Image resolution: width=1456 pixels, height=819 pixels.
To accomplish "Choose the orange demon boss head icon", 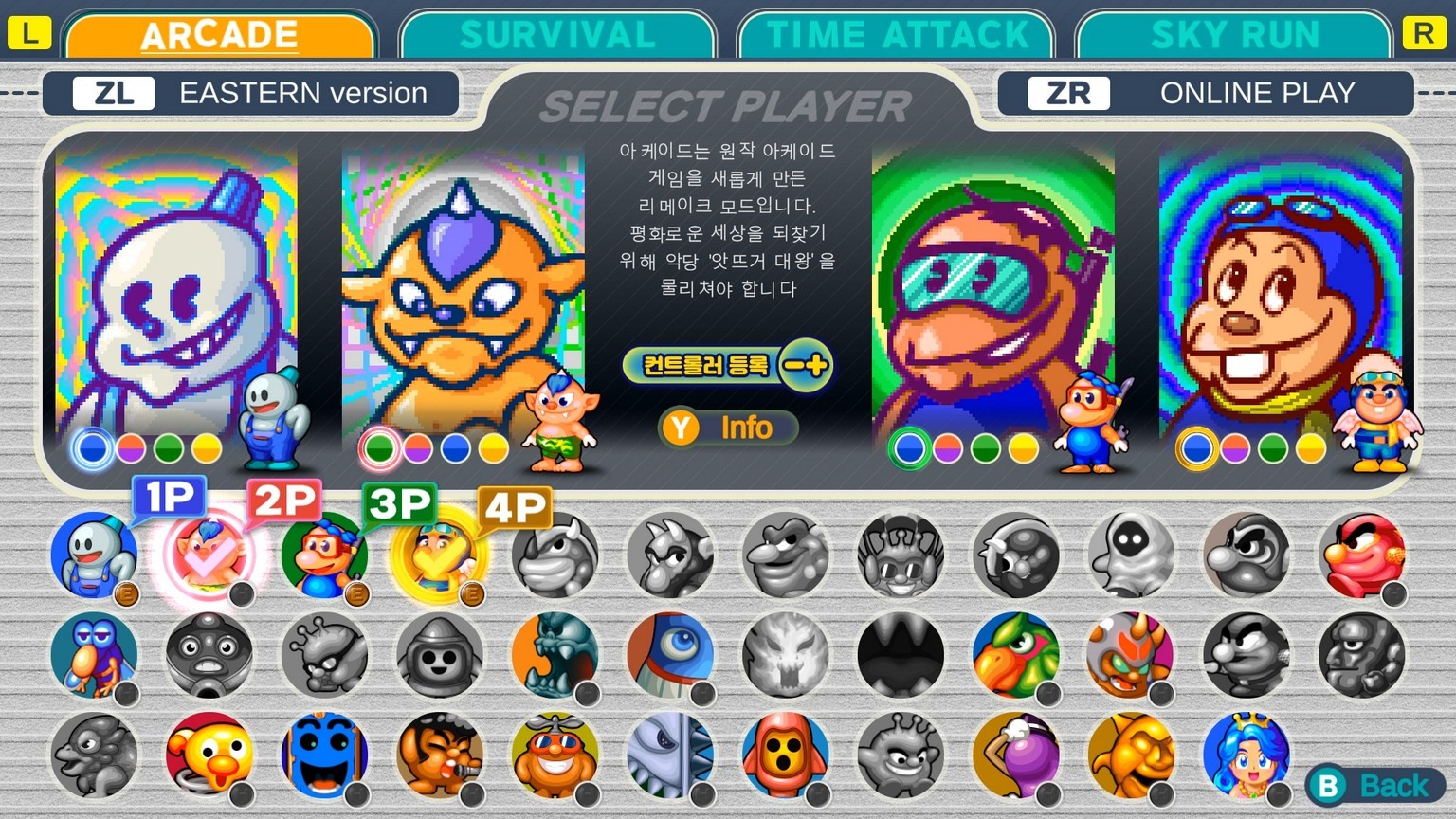I will coord(1130,654).
